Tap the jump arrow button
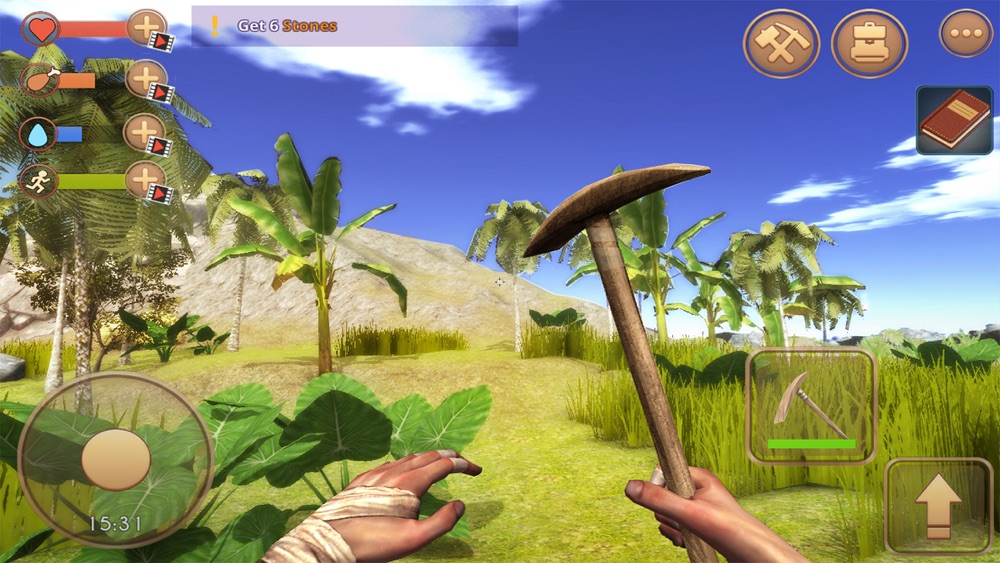 [938, 505]
